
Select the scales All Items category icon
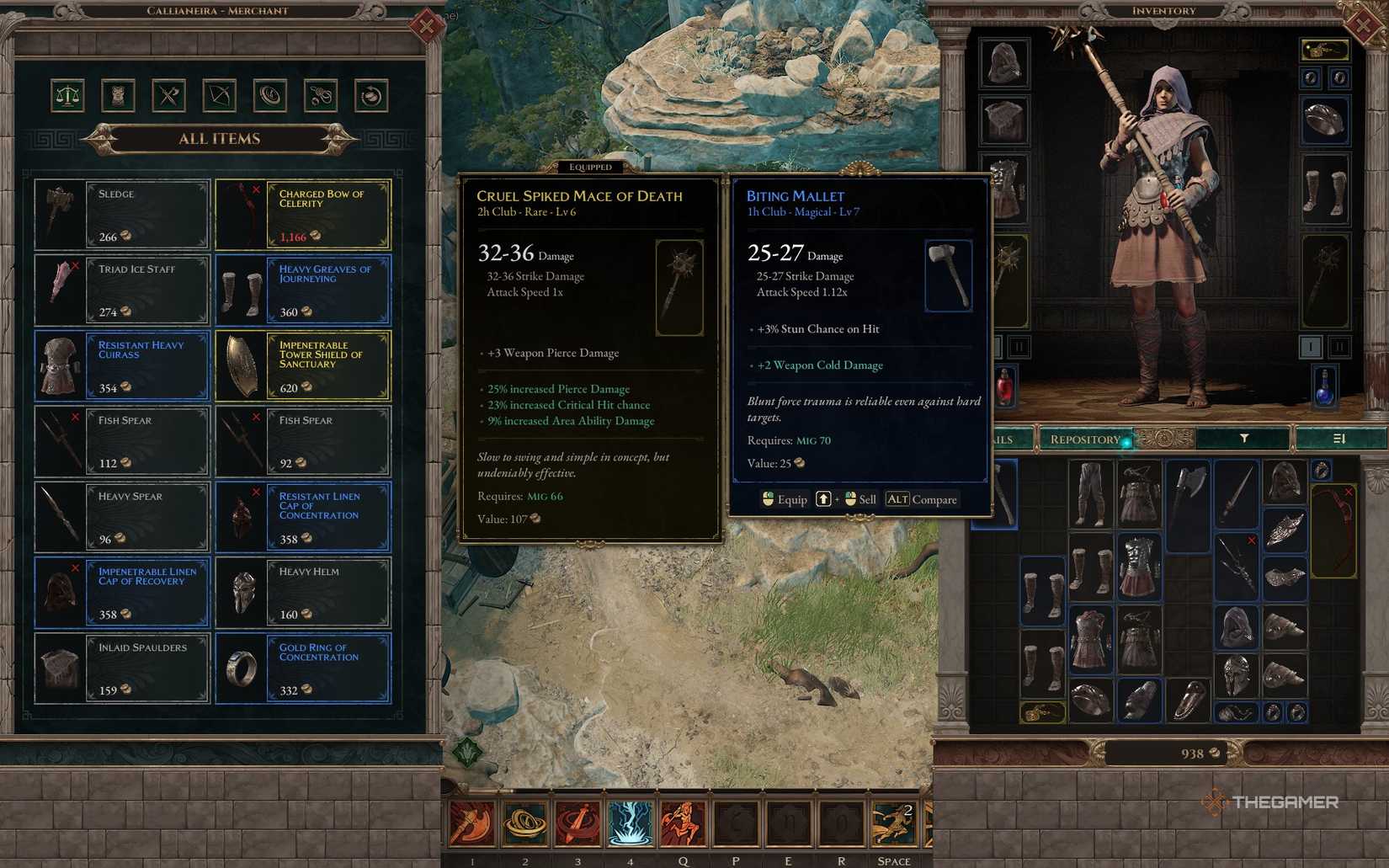pyautogui.click(x=70, y=95)
